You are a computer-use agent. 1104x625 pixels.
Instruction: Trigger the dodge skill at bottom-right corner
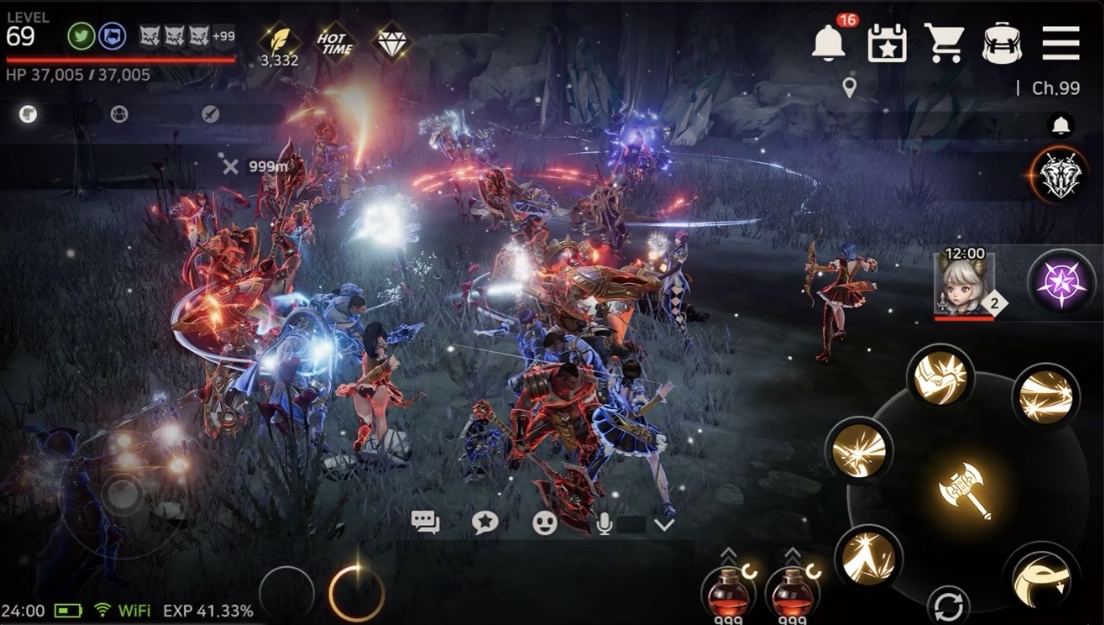[x=1040, y=578]
